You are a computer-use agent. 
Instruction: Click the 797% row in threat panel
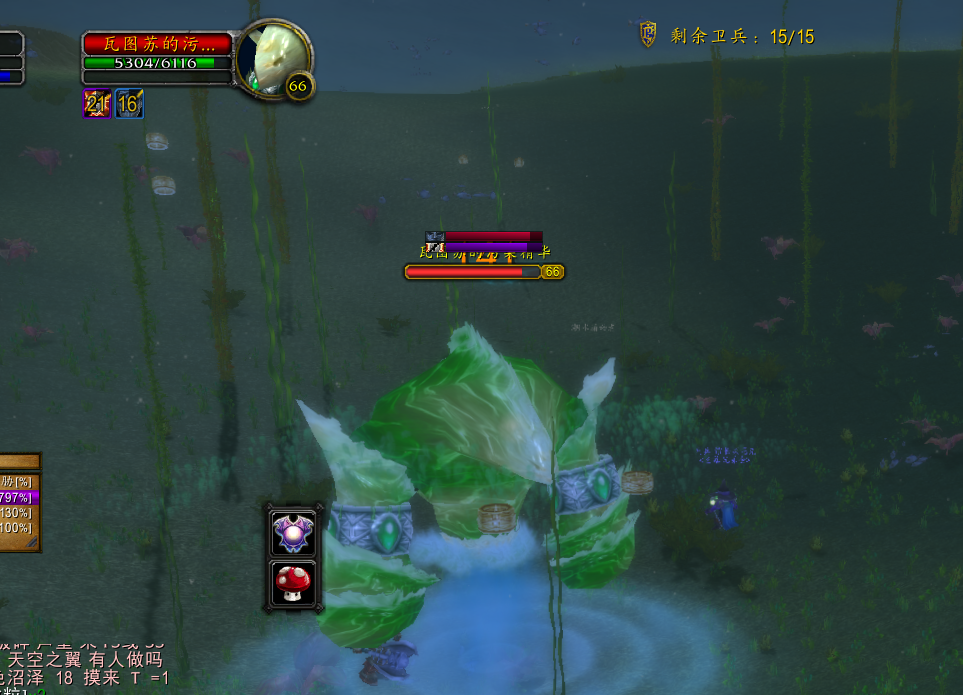[x=19, y=497]
